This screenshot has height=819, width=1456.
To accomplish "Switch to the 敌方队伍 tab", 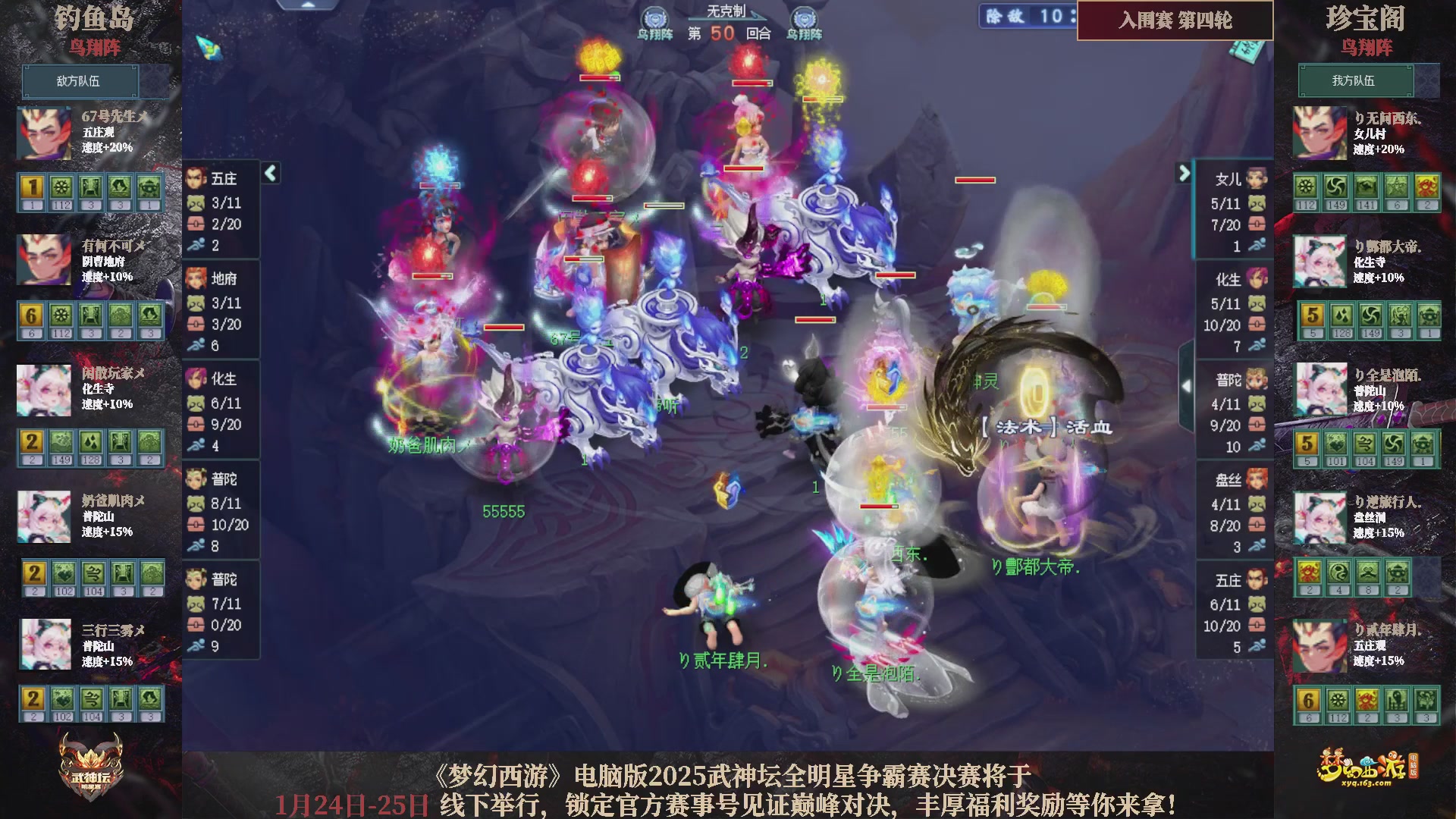I will (81, 81).
